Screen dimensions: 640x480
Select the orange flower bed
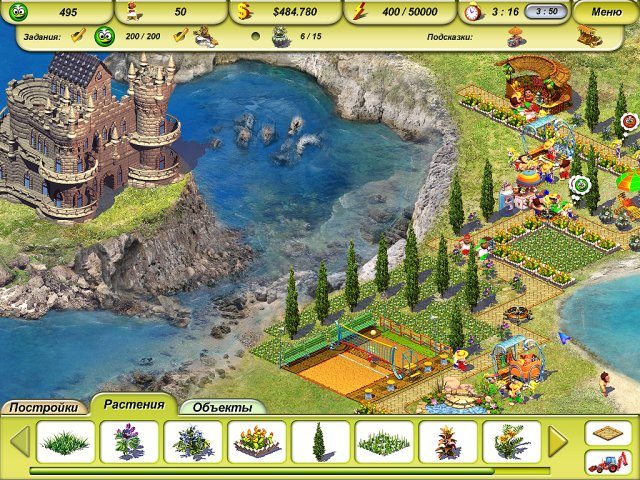pos(256,441)
